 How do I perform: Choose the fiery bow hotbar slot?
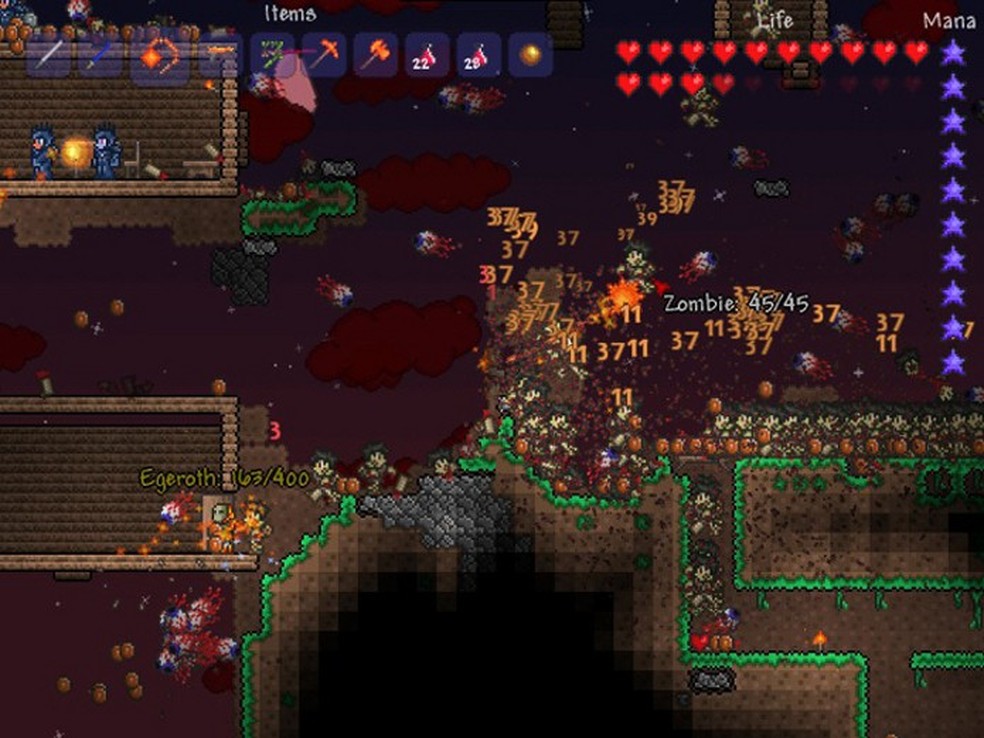coord(159,57)
